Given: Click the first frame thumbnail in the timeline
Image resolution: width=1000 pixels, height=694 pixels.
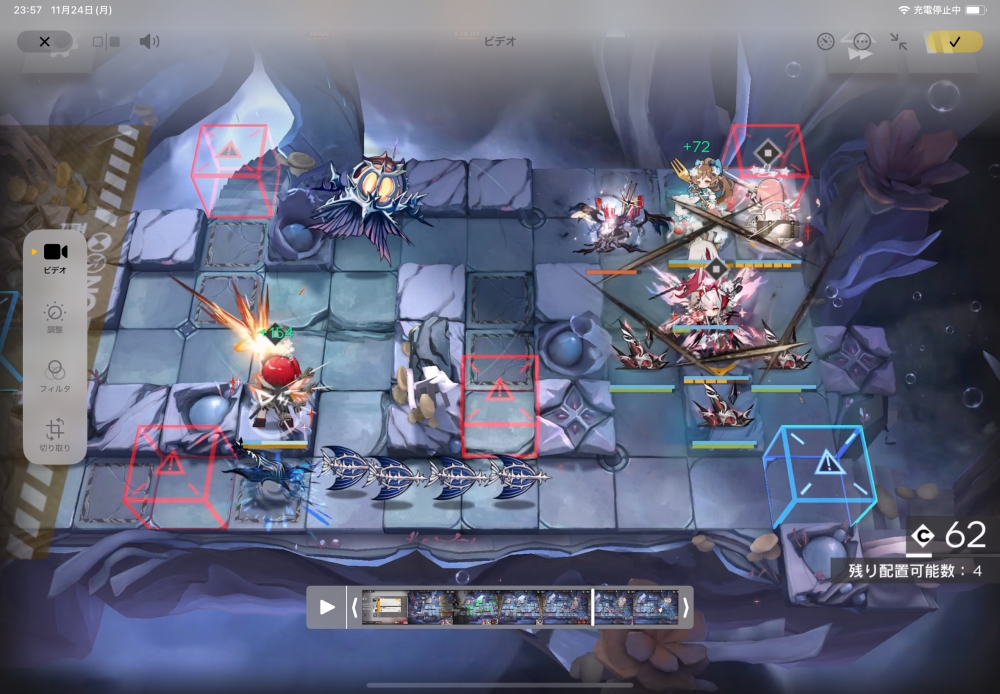Looking at the screenshot, I should coord(384,607).
